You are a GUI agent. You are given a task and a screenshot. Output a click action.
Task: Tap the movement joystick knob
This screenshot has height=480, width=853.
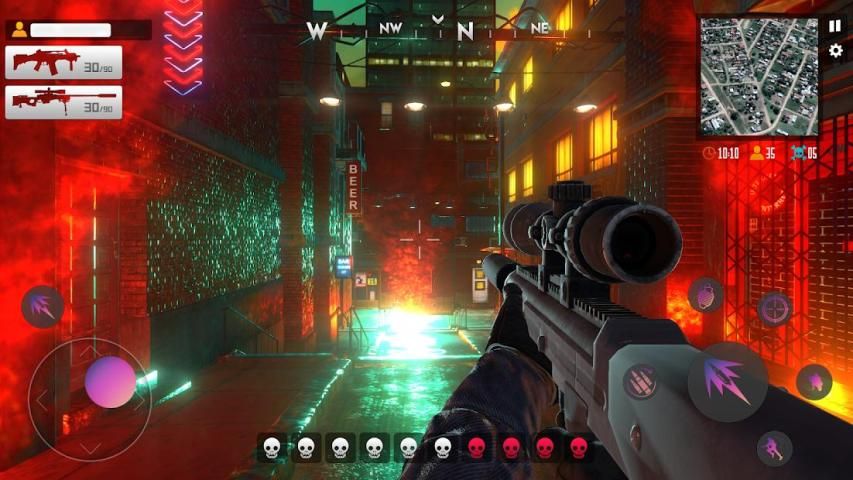tap(110, 382)
